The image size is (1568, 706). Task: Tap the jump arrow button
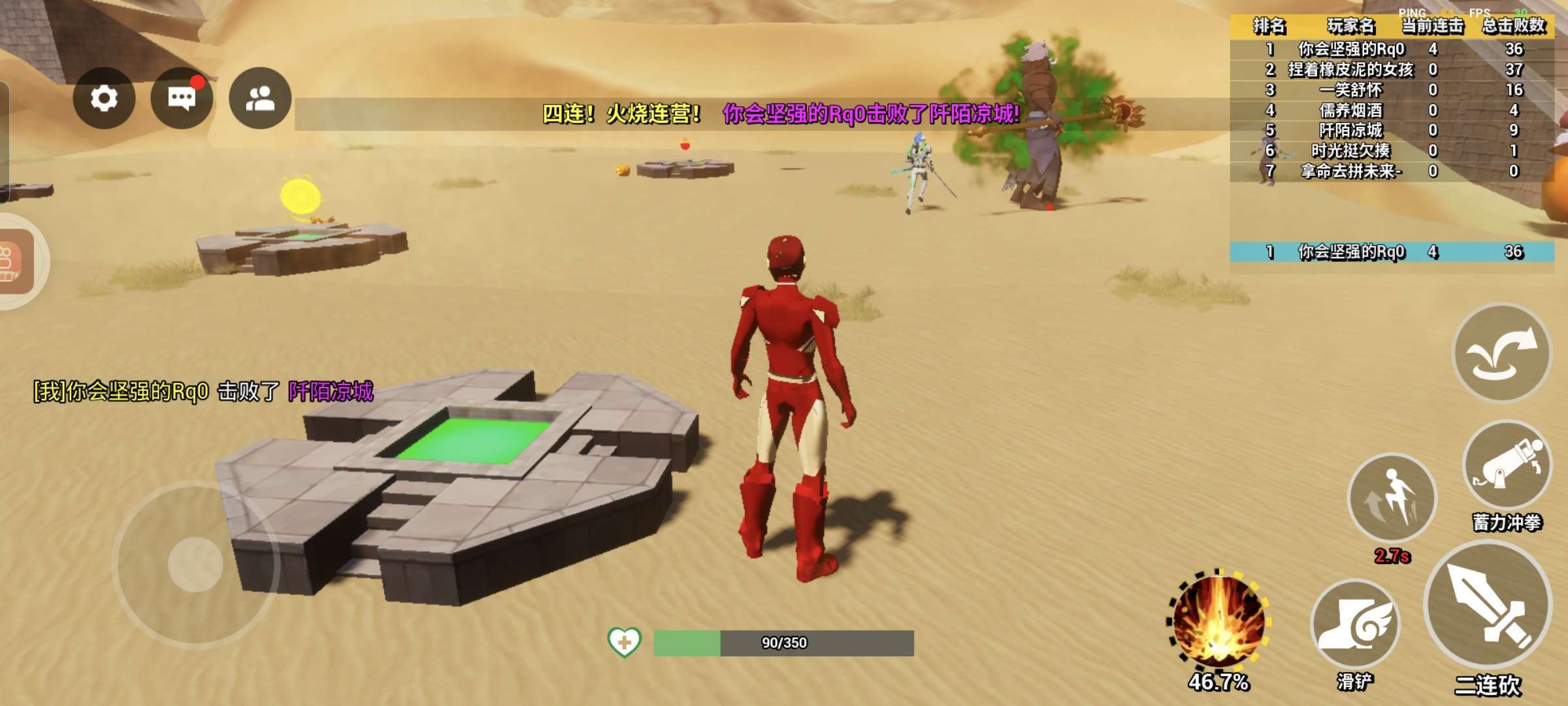1501,353
